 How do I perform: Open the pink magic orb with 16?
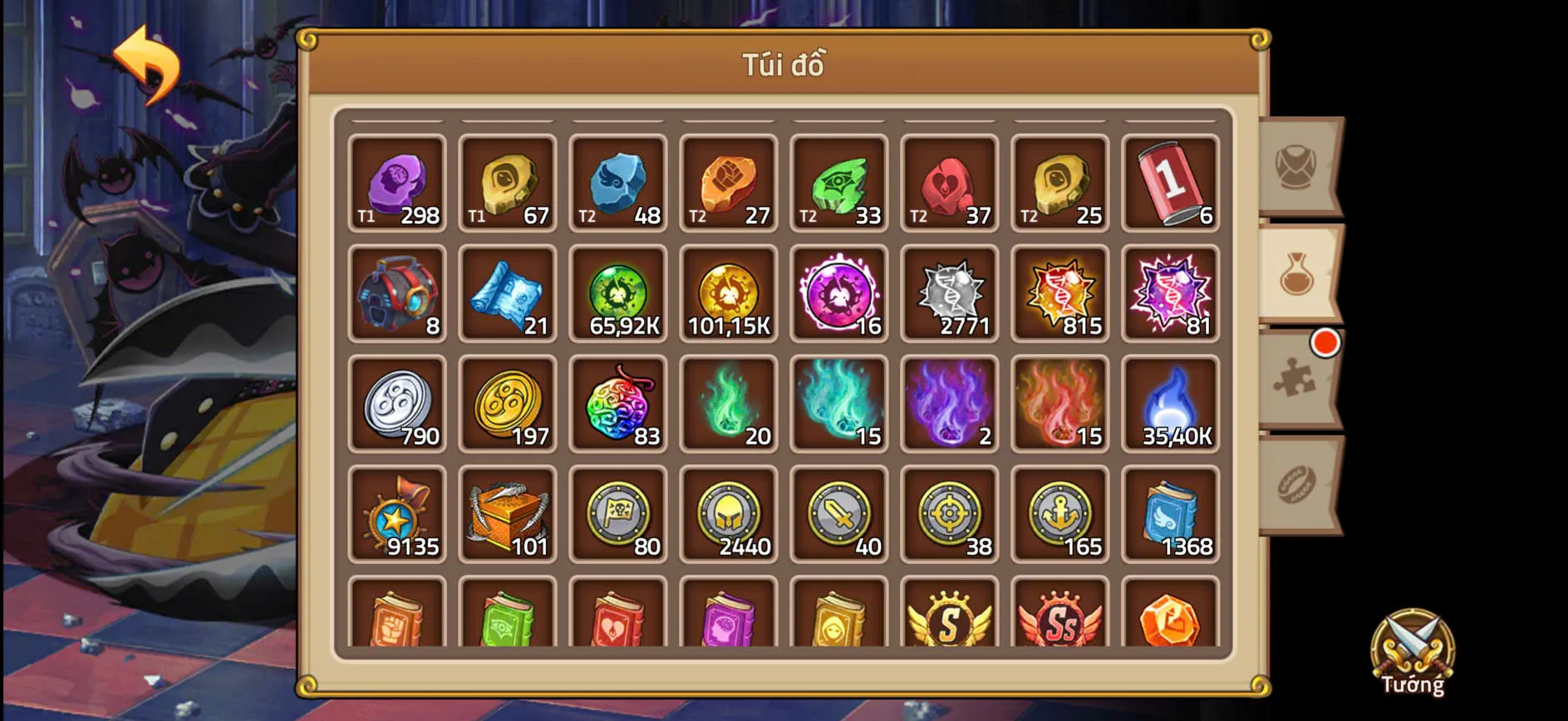[839, 292]
